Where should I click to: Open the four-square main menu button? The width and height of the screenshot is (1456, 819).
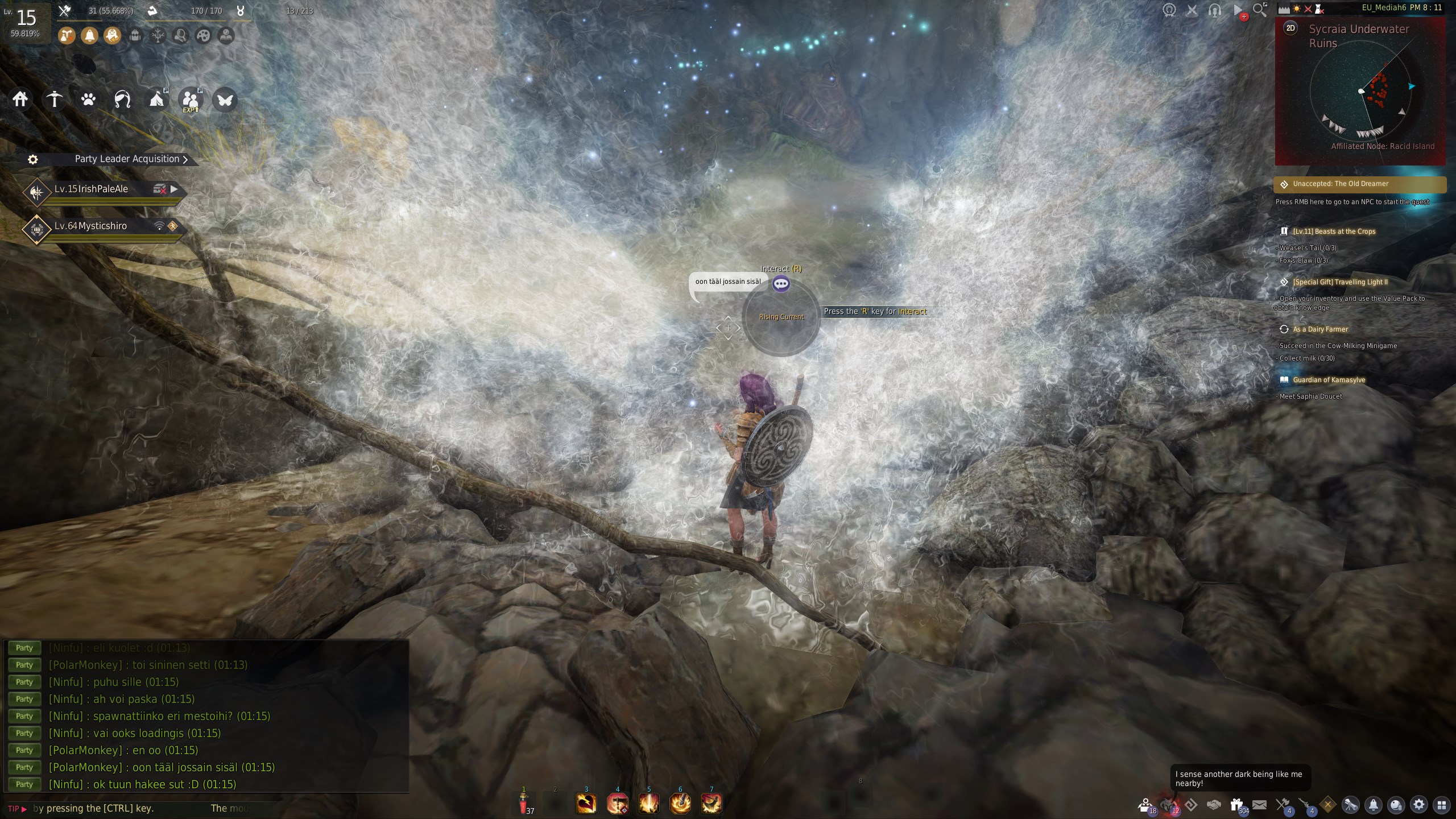[1441, 805]
